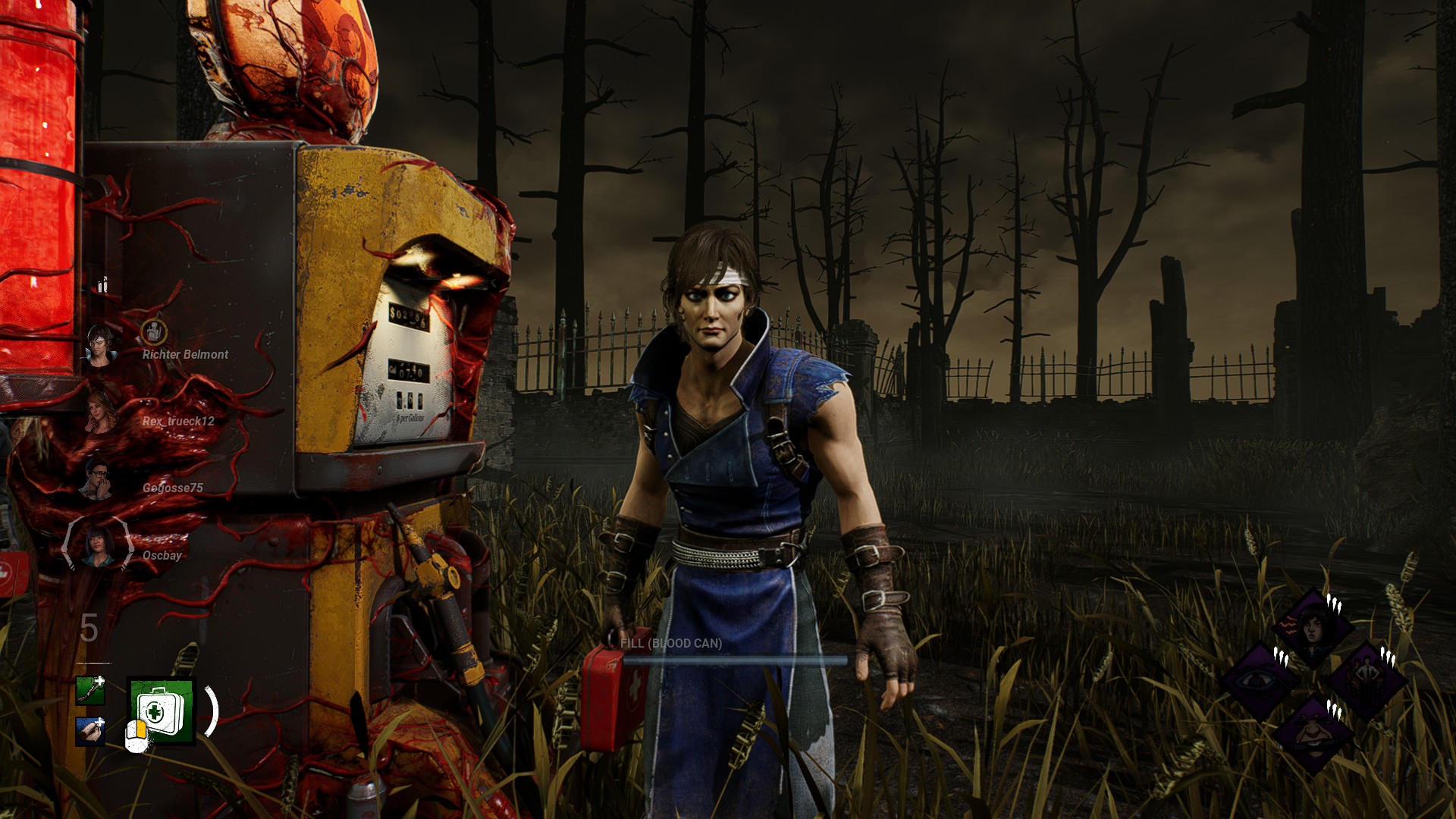1456x819 pixels.
Task: Choose the perk with a man in tie
Action: [x=1367, y=680]
